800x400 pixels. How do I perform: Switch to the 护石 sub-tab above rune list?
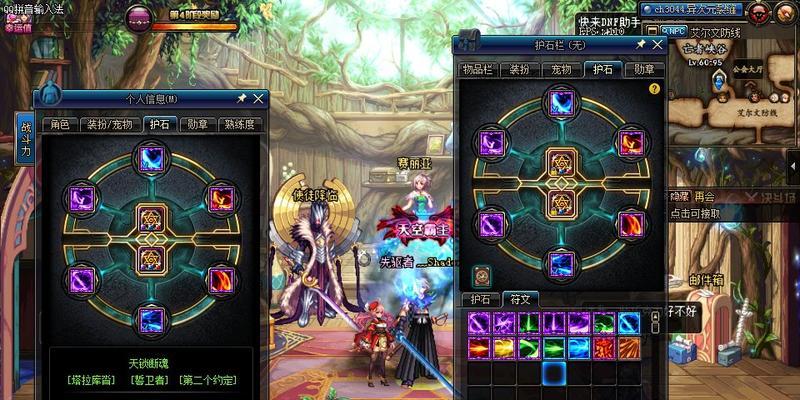(479, 298)
